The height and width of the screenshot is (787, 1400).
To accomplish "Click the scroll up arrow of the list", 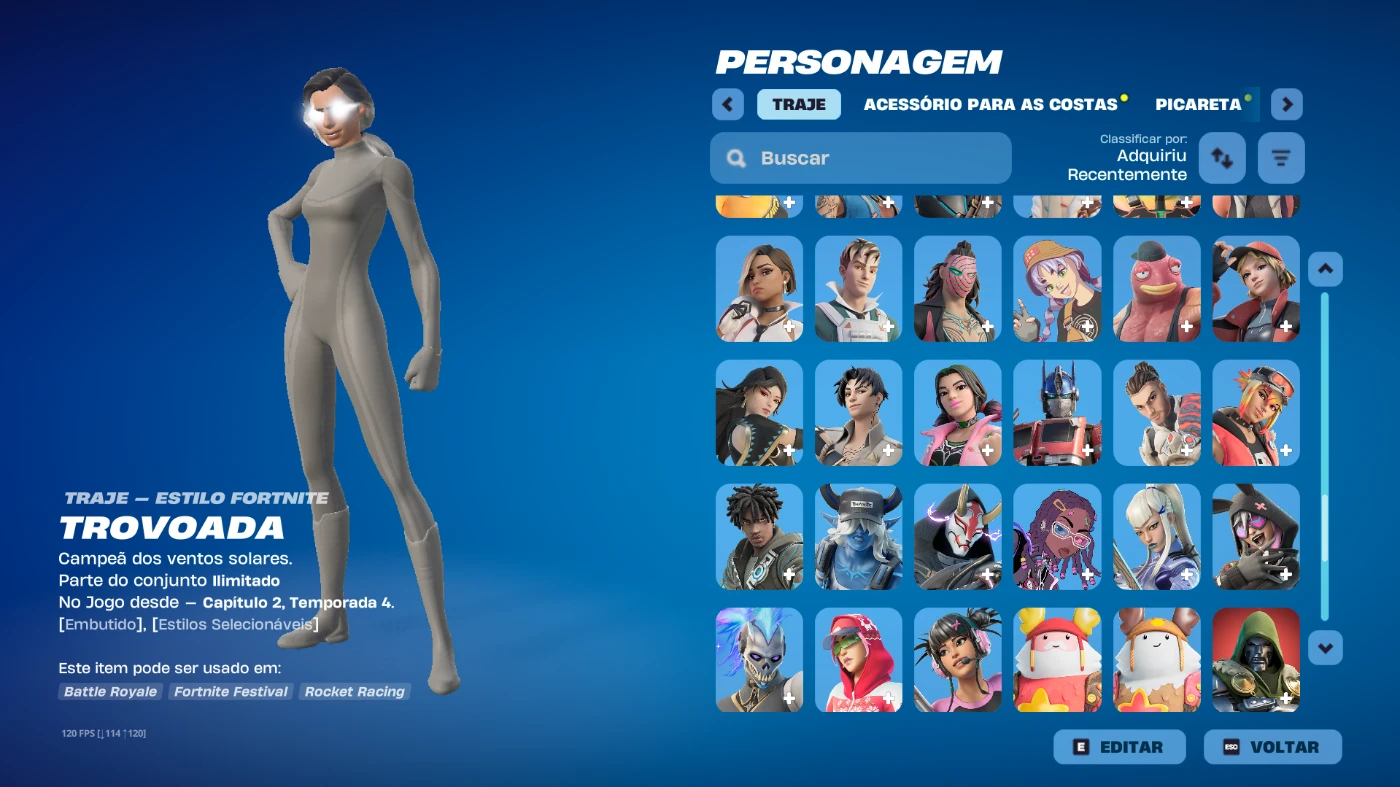I will pos(1325,269).
